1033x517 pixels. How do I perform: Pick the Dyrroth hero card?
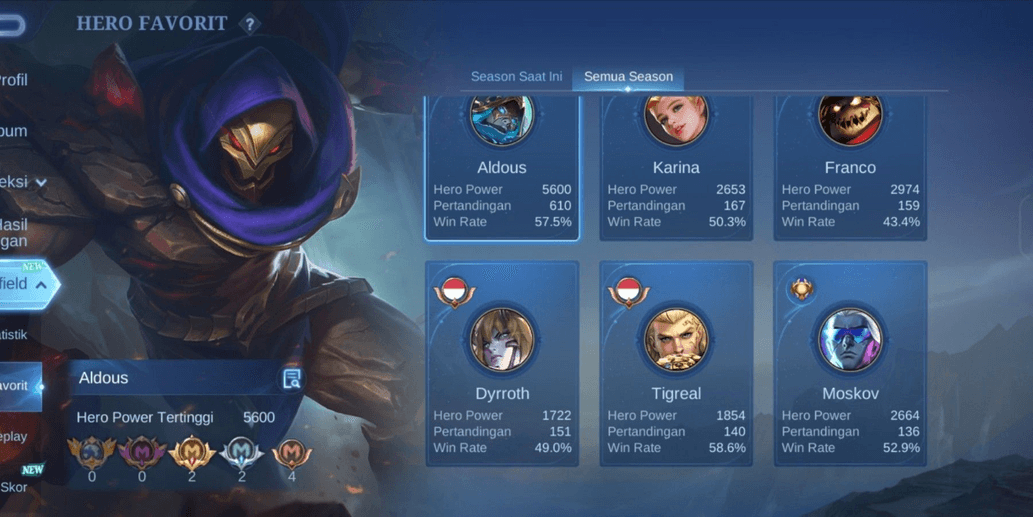click(x=502, y=364)
